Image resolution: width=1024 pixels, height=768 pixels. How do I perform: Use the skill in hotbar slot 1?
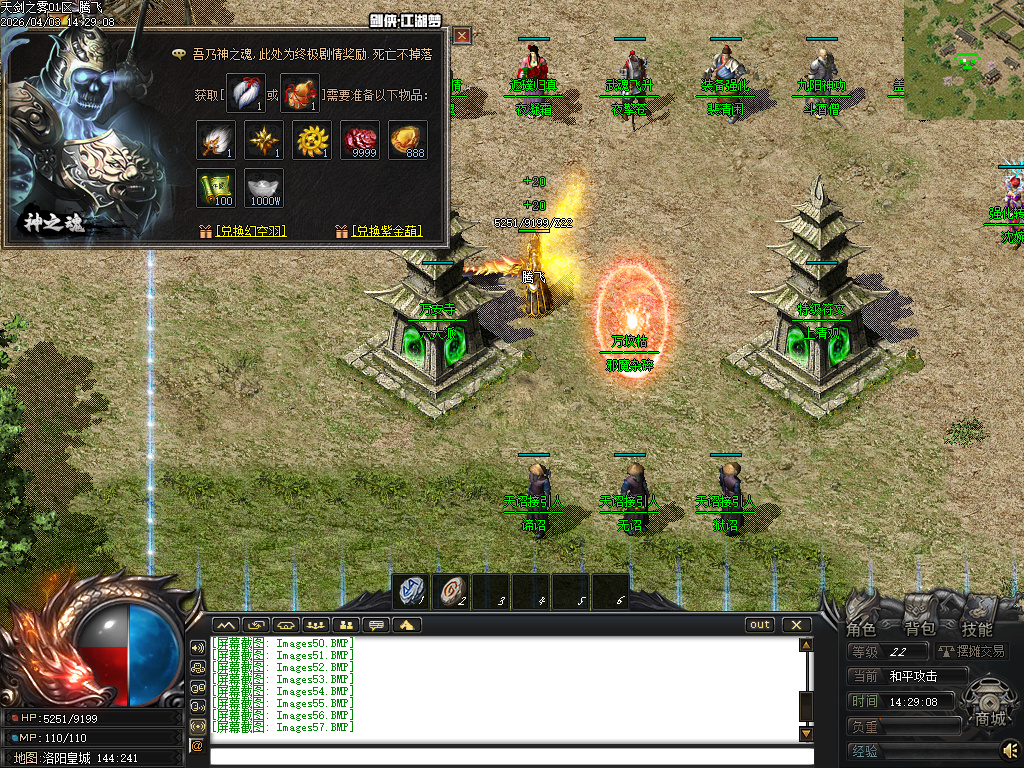[410, 592]
